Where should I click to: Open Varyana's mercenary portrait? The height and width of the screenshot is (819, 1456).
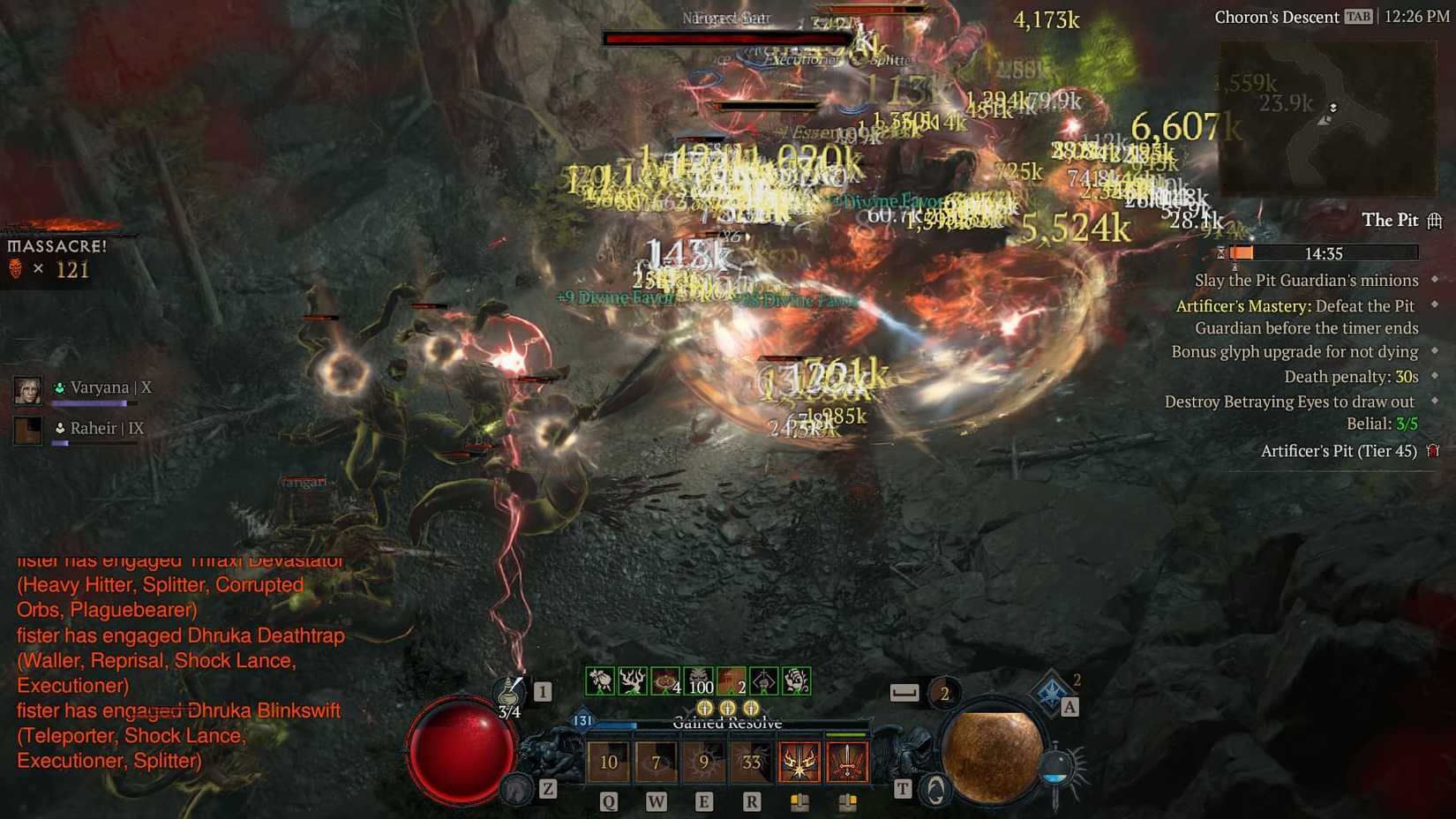(x=26, y=388)
